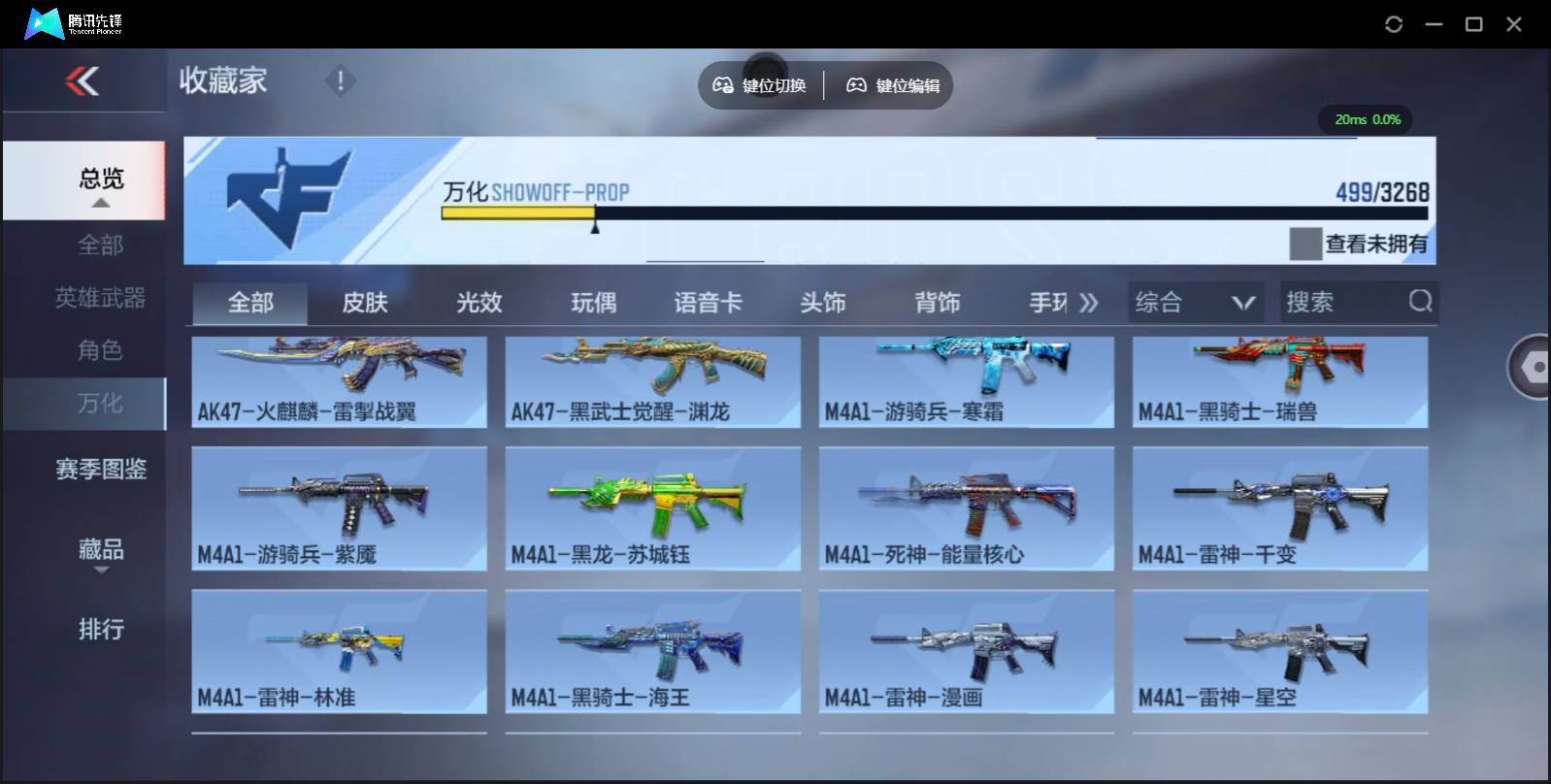Switch to the 语音卡 filter tab

708,302
